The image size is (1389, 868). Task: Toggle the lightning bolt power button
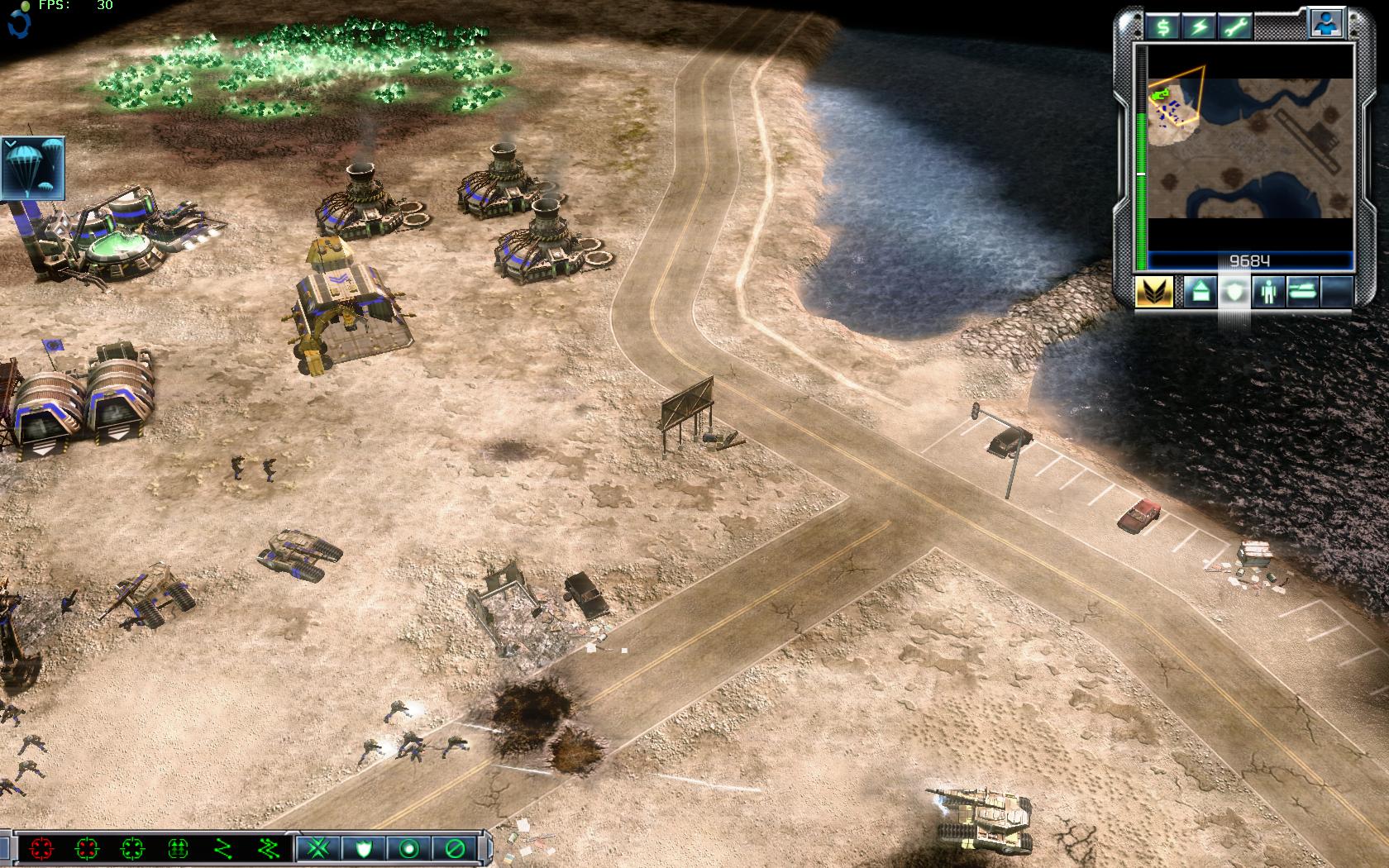pos(1199,26)
